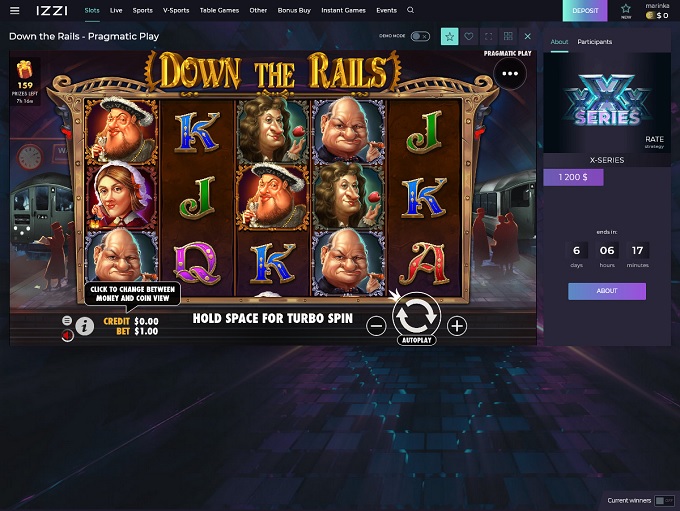Decrease the bet with the minus button
The image size is (680, 511).
(x=376, y=325)
